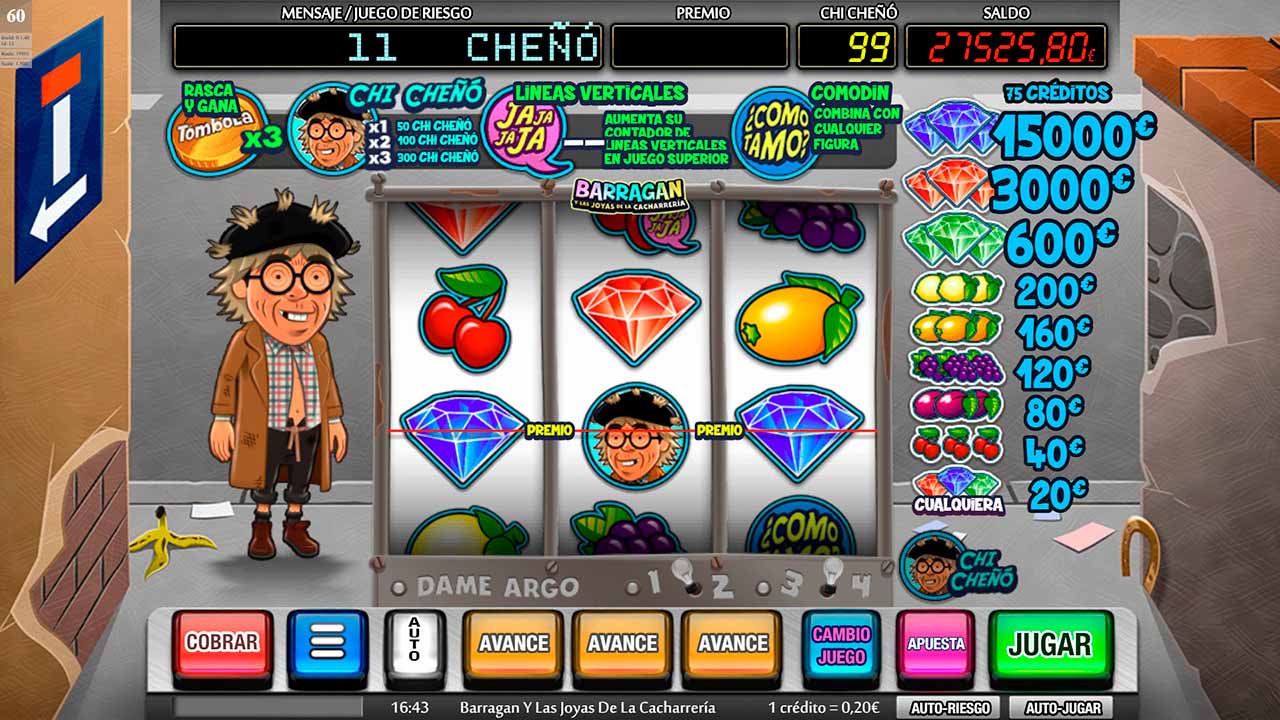Spin the reels with JUGAR
Image resolution: width=1280 pixels, height=720 pixels.
point(1050,645)
